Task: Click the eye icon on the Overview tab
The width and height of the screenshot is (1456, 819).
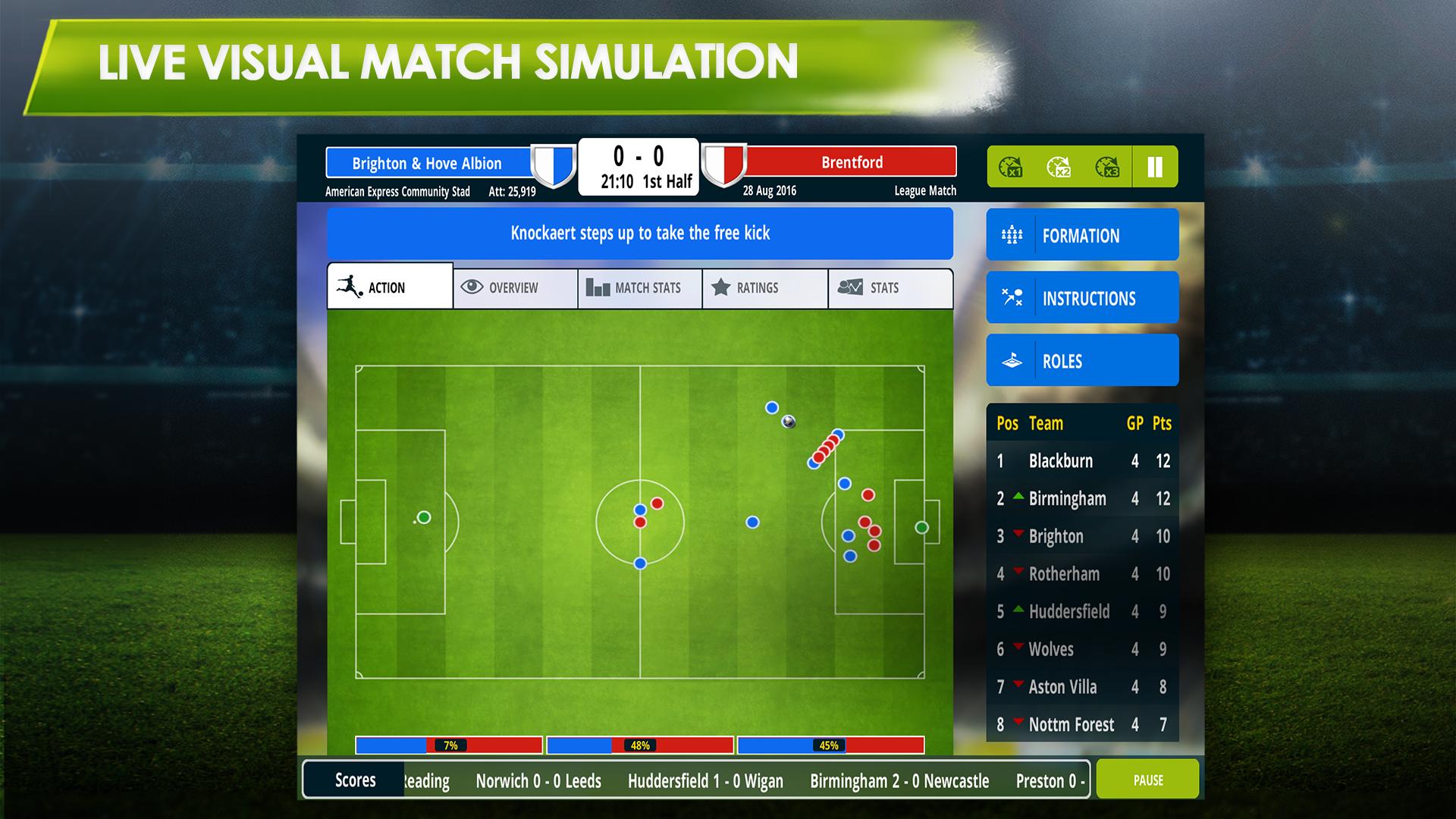Action: click(472, 287)
